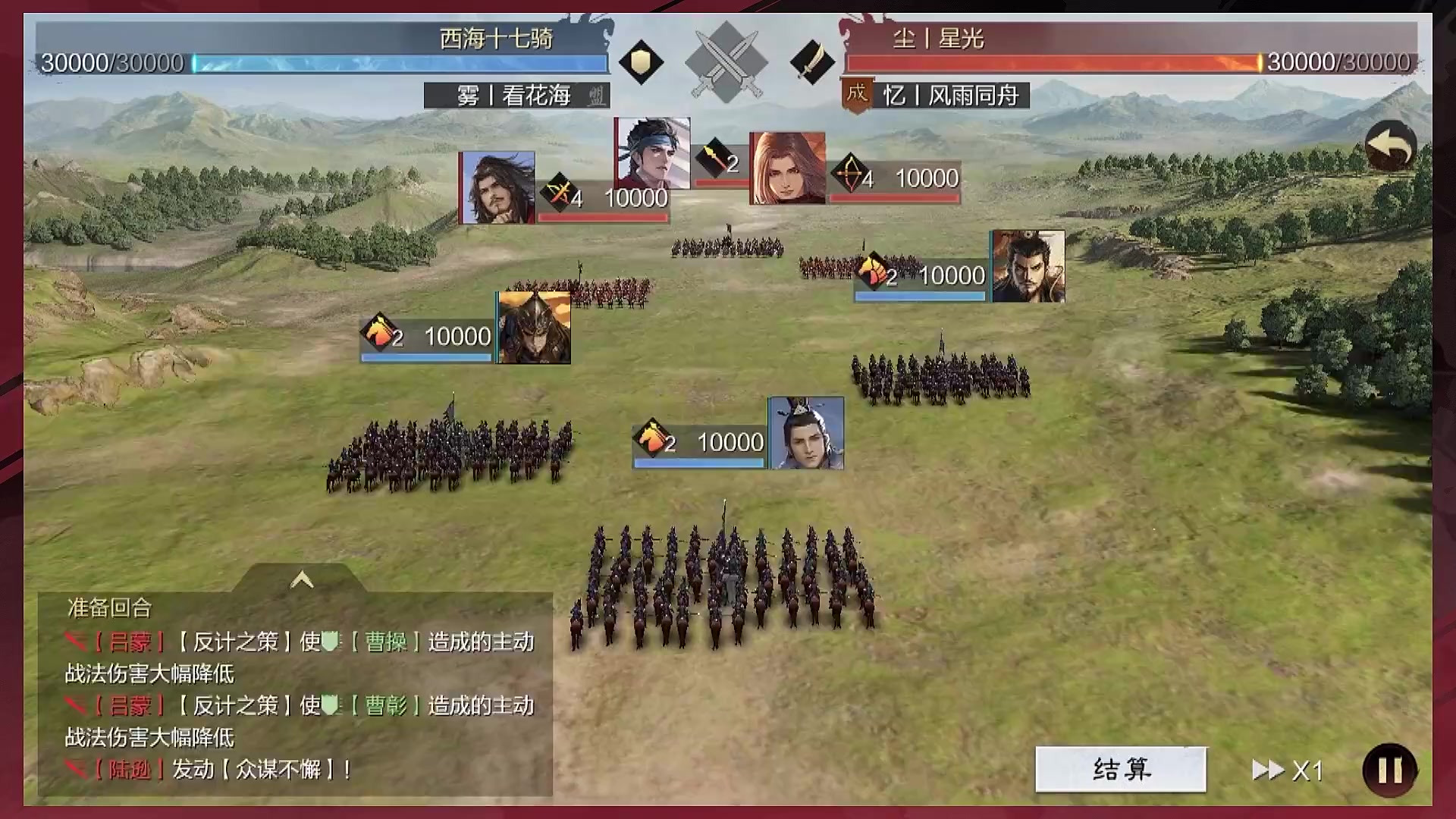This screenshot has width=1456, height=819.
Task: Select the red-haired general portrait
Action: (787, 168)
